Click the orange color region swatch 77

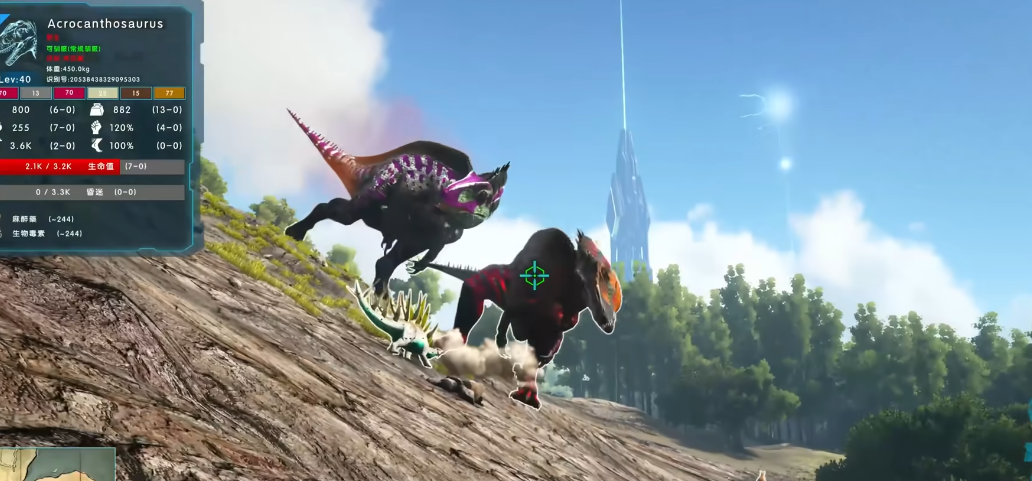[169, 93]
